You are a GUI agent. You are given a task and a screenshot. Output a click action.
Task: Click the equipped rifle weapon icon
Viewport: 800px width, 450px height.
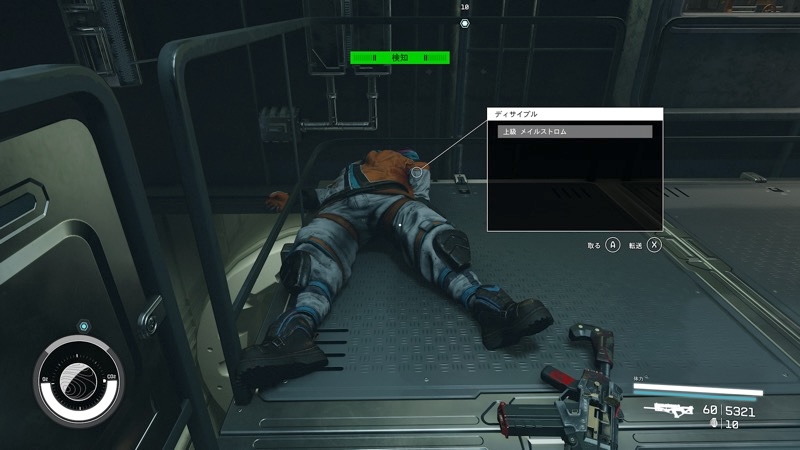point(670,409)
